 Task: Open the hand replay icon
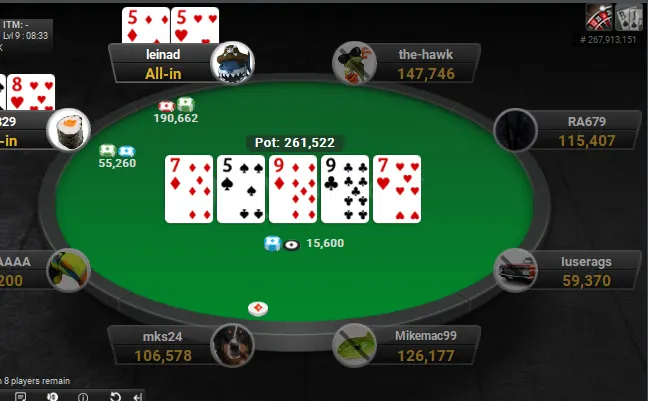(x=115, y=396)
